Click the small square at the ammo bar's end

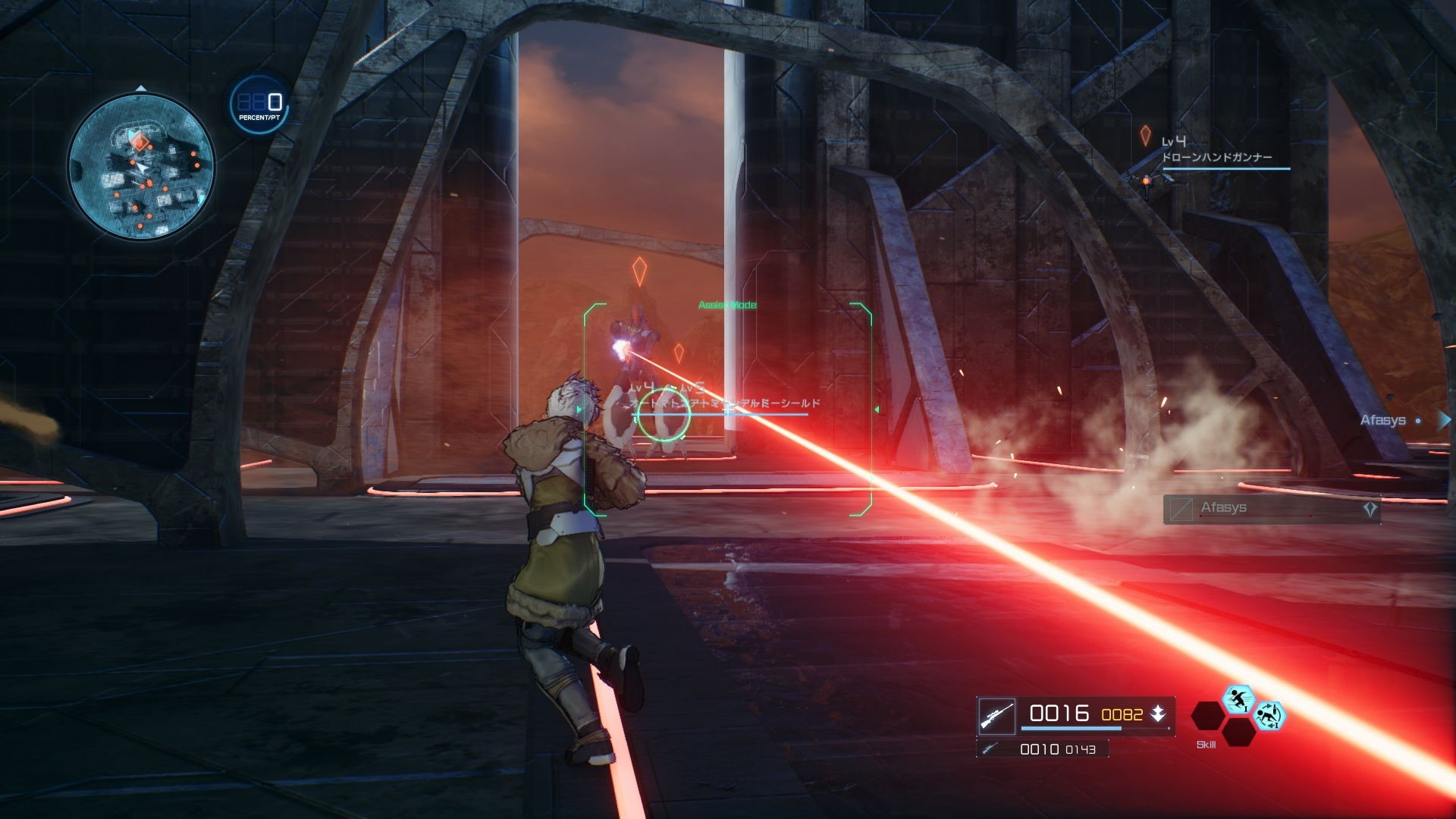click(x=1169, y=729)
